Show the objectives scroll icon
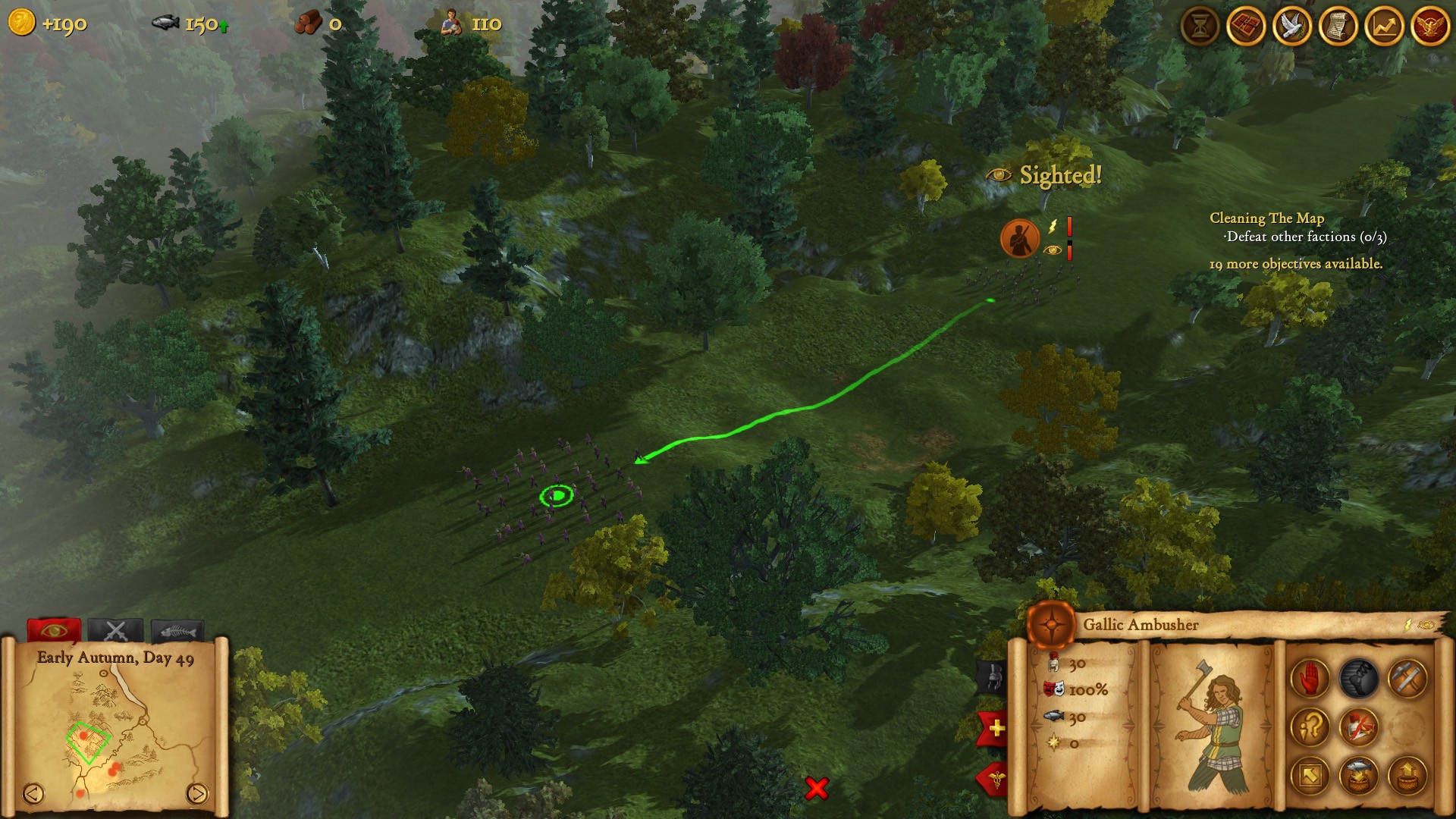This screenshot has width=1456, height=819. coord(1338,27)
